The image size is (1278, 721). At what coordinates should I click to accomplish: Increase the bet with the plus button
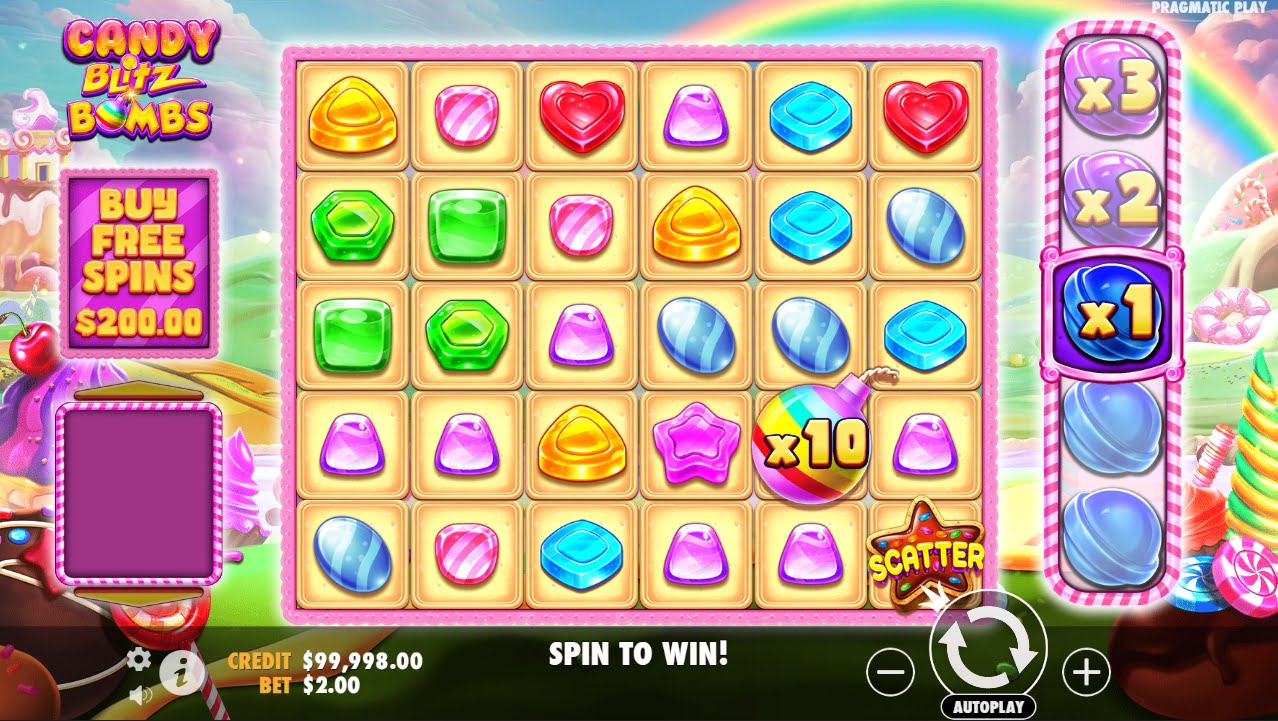[x=1085, y=673]
